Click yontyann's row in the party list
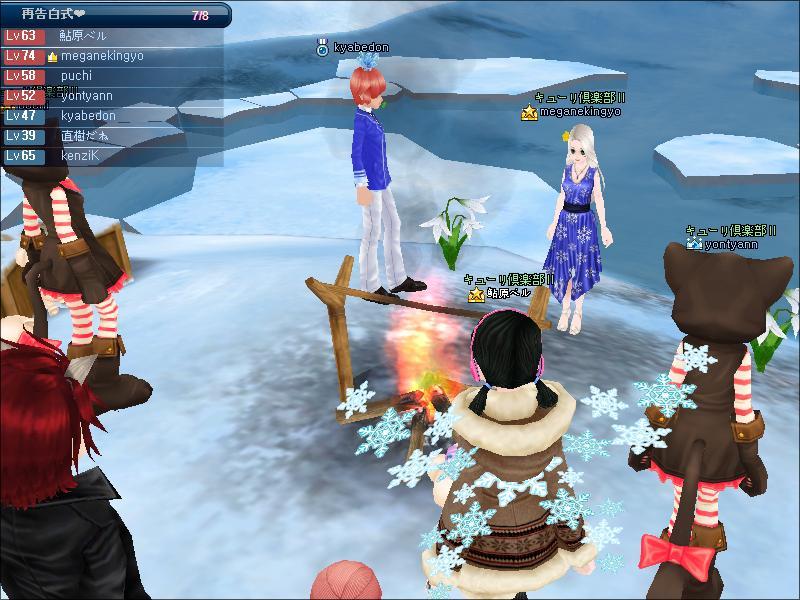The width and height of the screenshot is (800, 600). 86,96
